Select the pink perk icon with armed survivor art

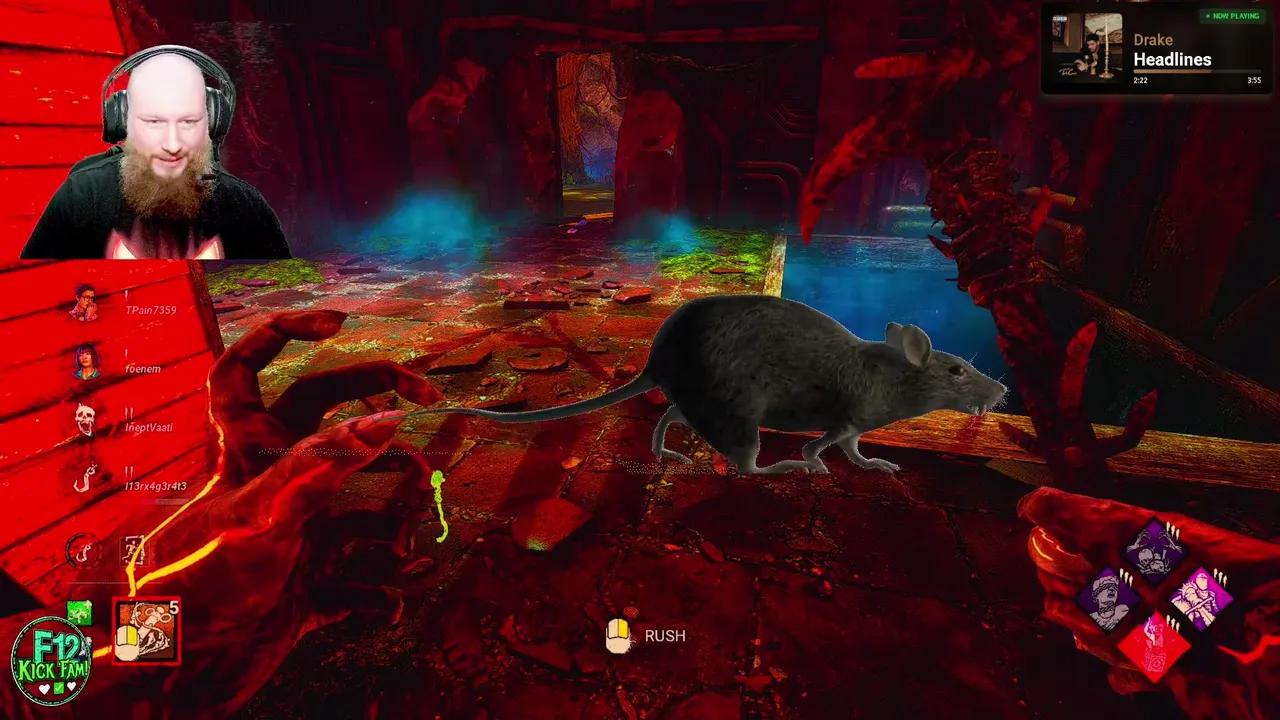pos(1200,595)
